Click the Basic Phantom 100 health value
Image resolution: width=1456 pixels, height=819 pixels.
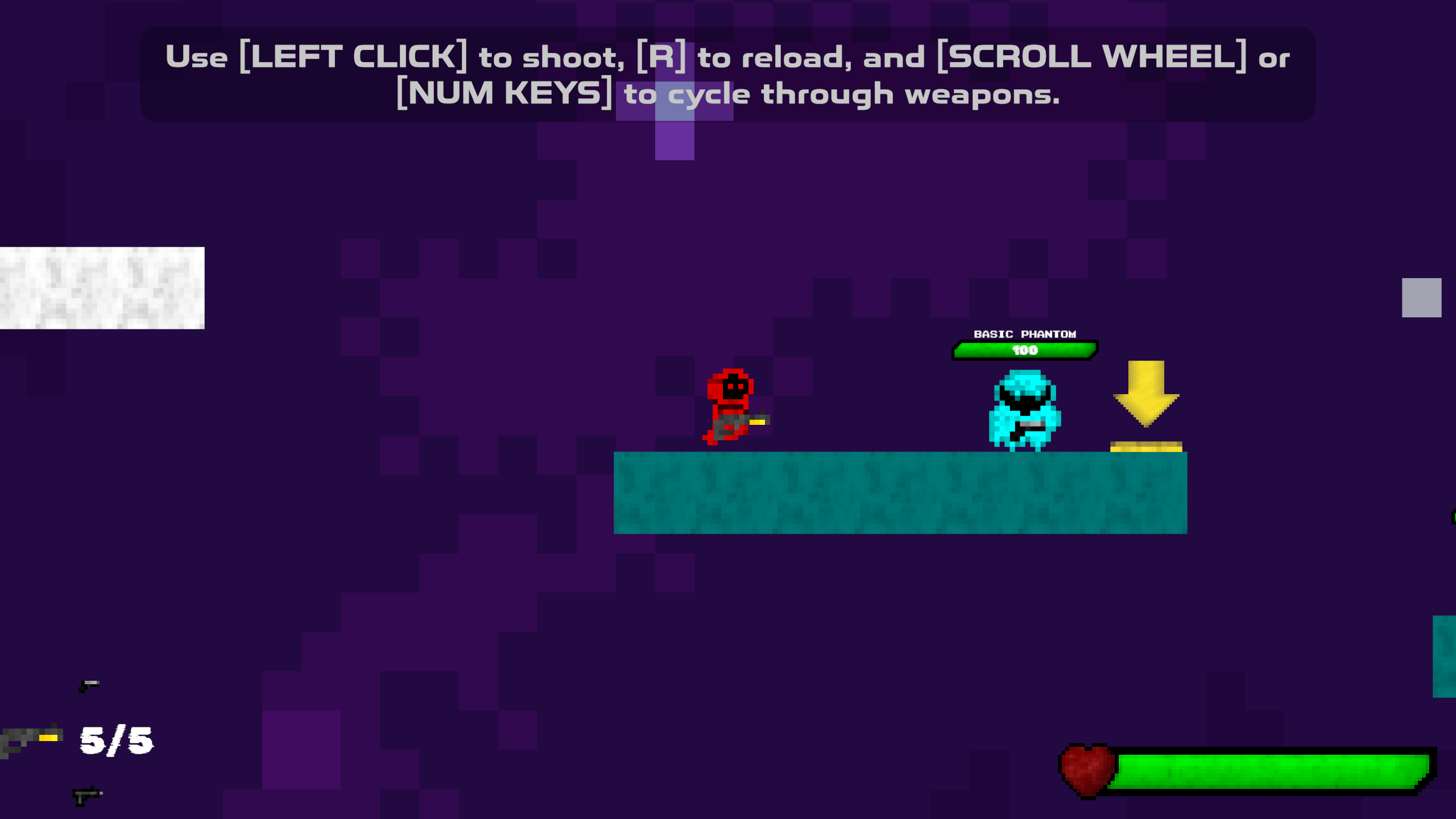pyautogui.click(x=1025, y=351)
